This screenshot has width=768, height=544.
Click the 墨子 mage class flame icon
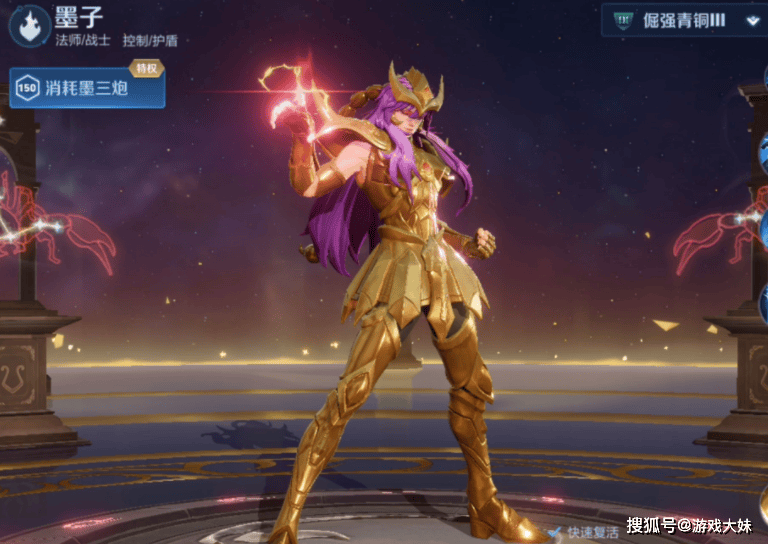point(28,24)
